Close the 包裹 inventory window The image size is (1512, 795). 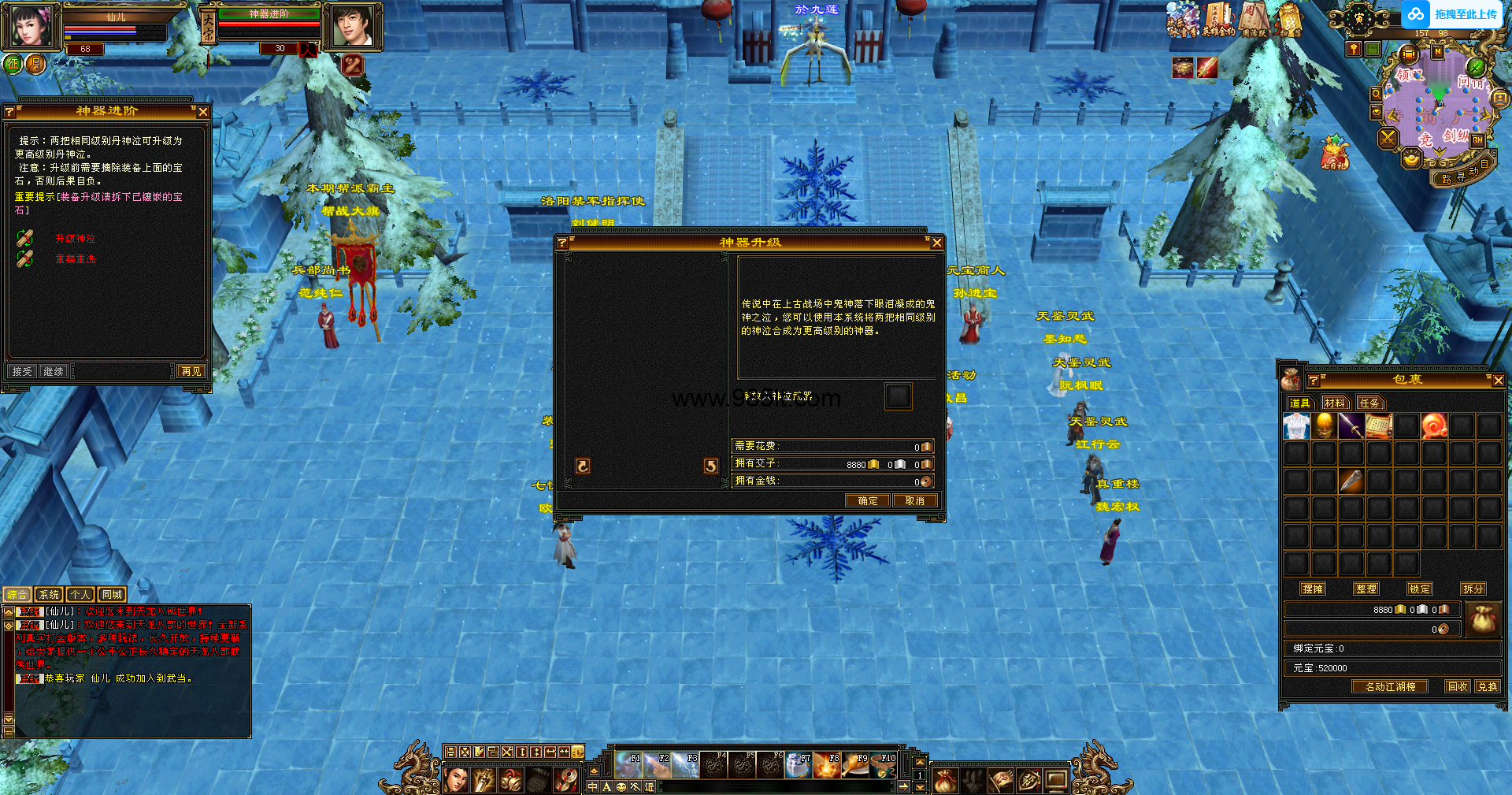[x=1498, y=381]
